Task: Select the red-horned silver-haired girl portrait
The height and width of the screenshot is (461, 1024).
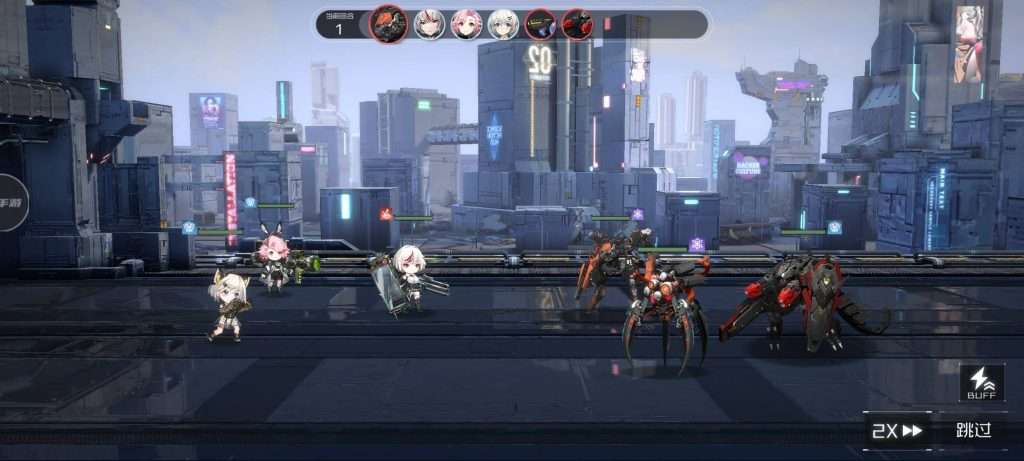Action: coord(430,23)
